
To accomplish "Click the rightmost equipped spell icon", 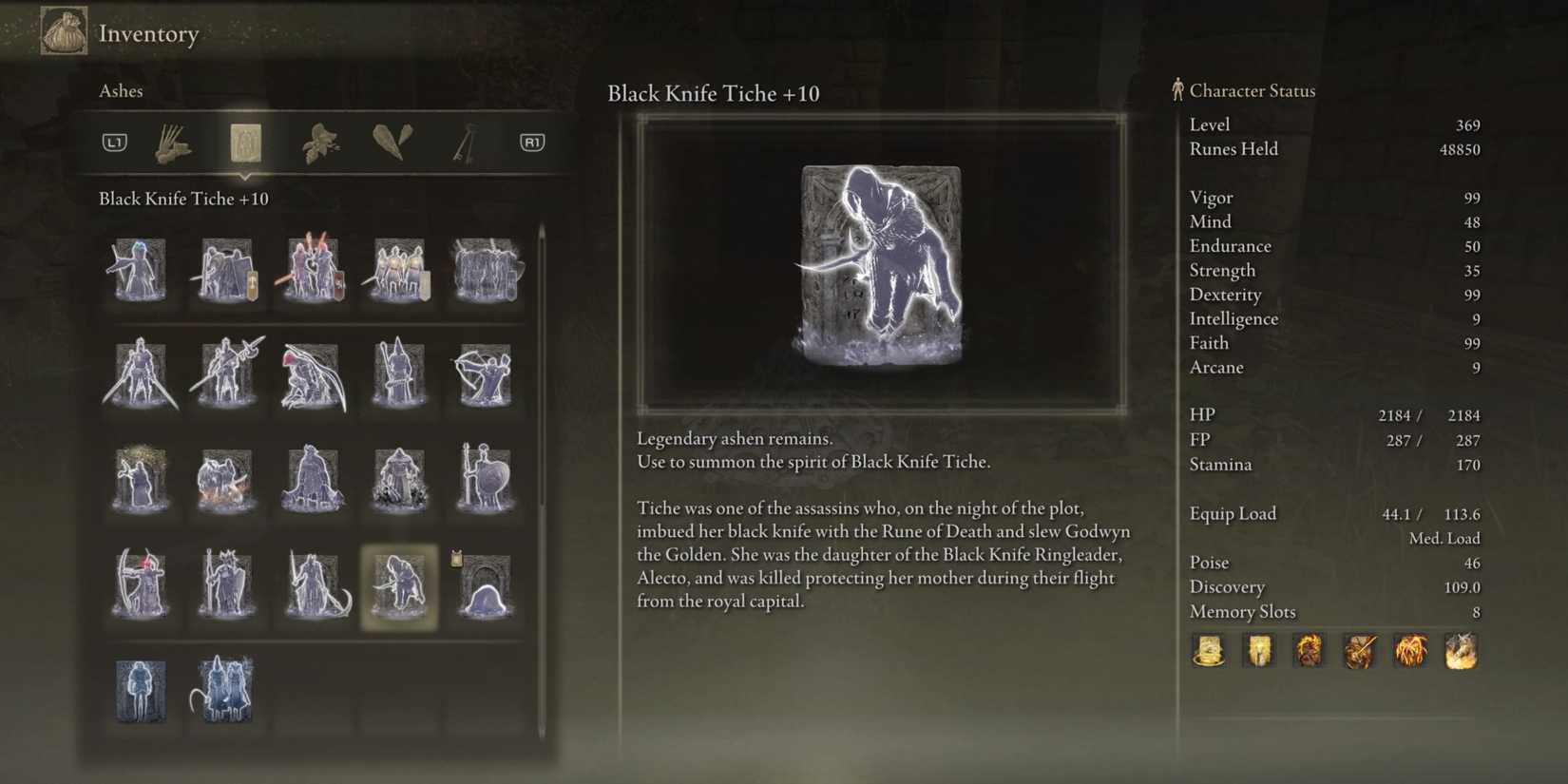I will 1461,651.
